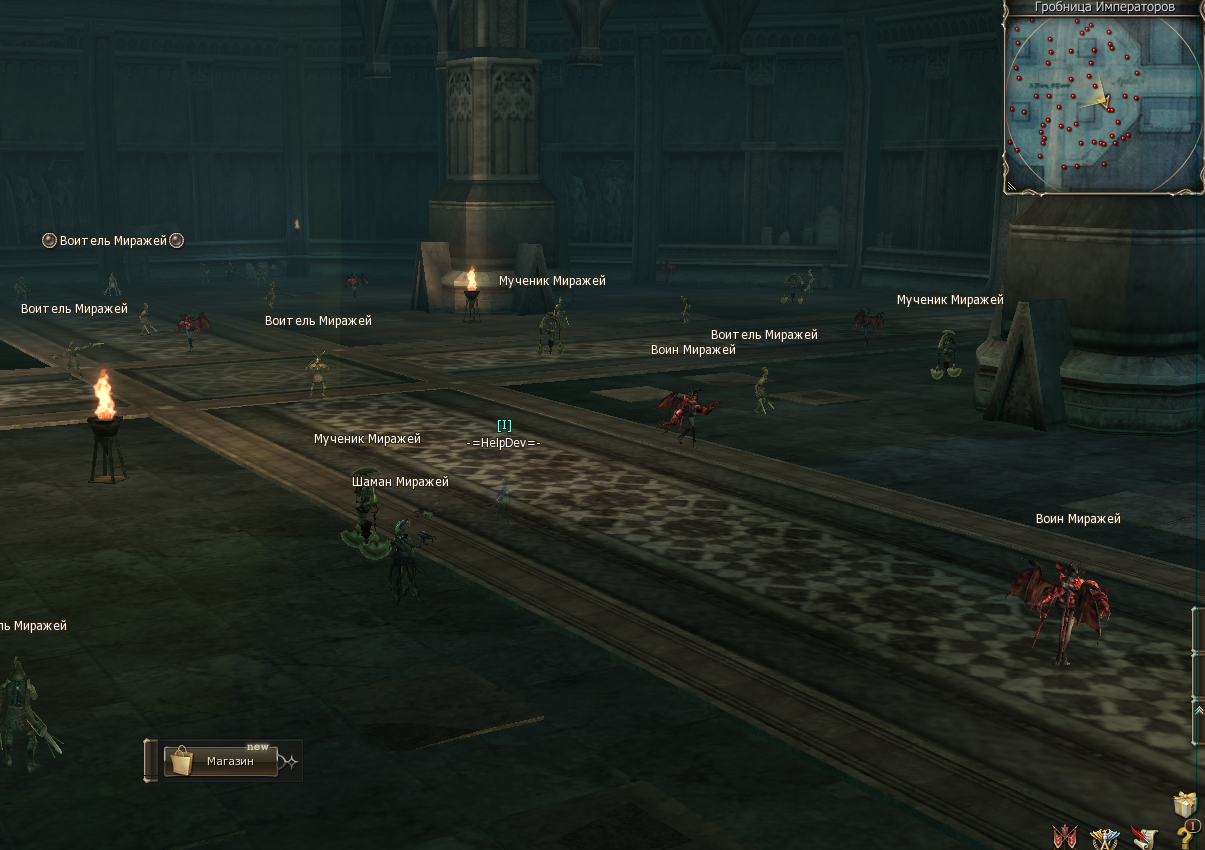1205x850 pixels.
Task: Open the scroll with red quill icon
Action: click(x=1143, y=837)
